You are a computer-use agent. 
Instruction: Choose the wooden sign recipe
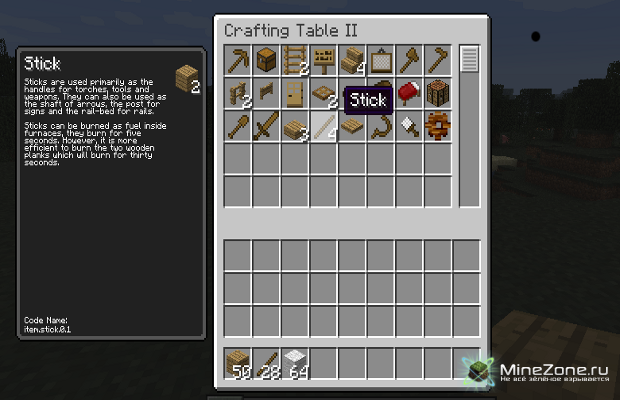pos(323,61)
